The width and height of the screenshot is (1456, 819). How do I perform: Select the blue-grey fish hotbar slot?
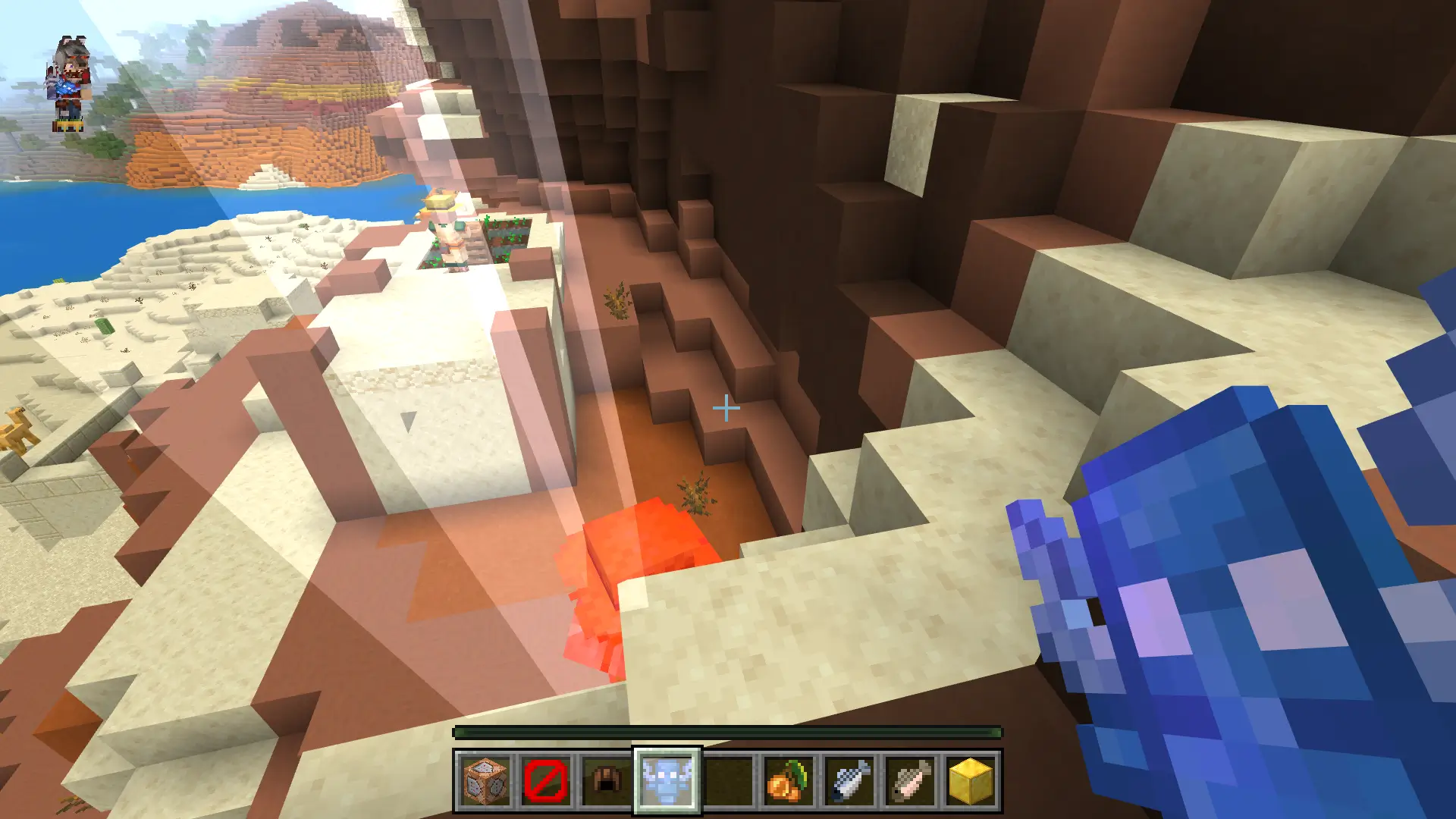click(849, 780)
